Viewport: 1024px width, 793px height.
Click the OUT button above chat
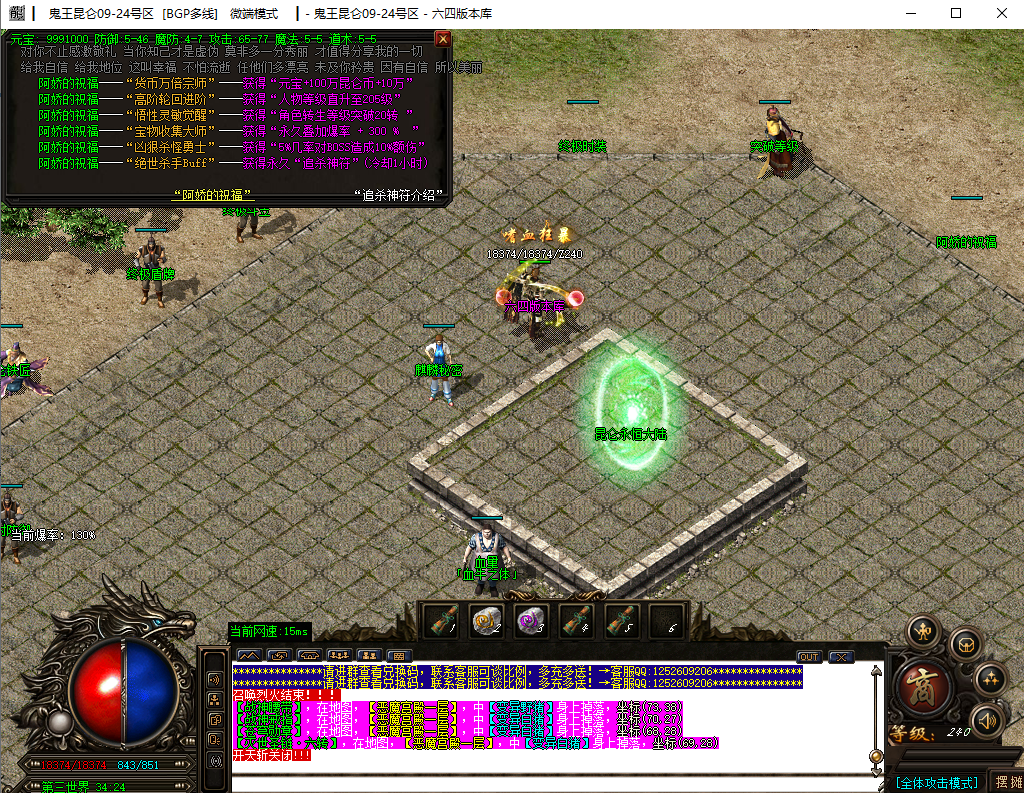coord(809,657)
